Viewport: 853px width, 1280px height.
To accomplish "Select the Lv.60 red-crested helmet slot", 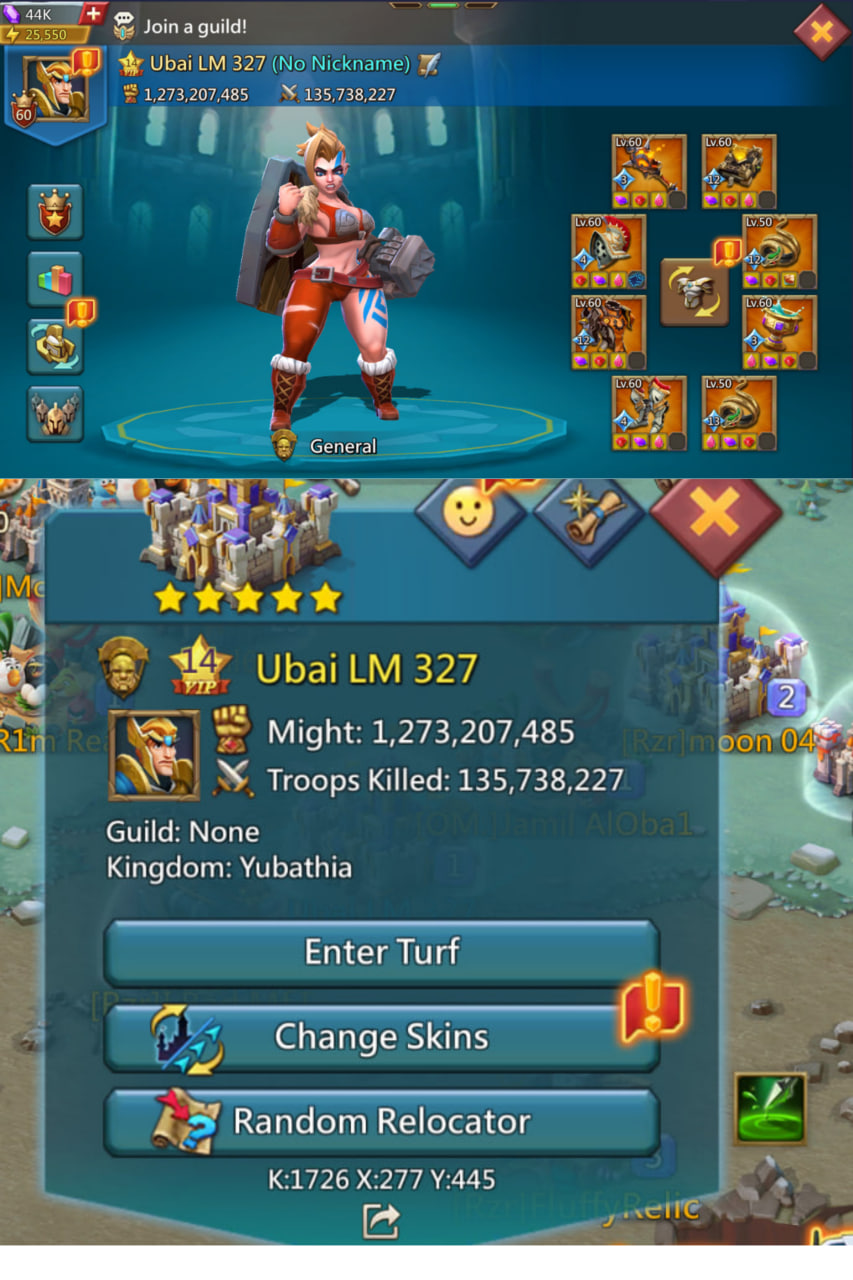I will point(608,251).
